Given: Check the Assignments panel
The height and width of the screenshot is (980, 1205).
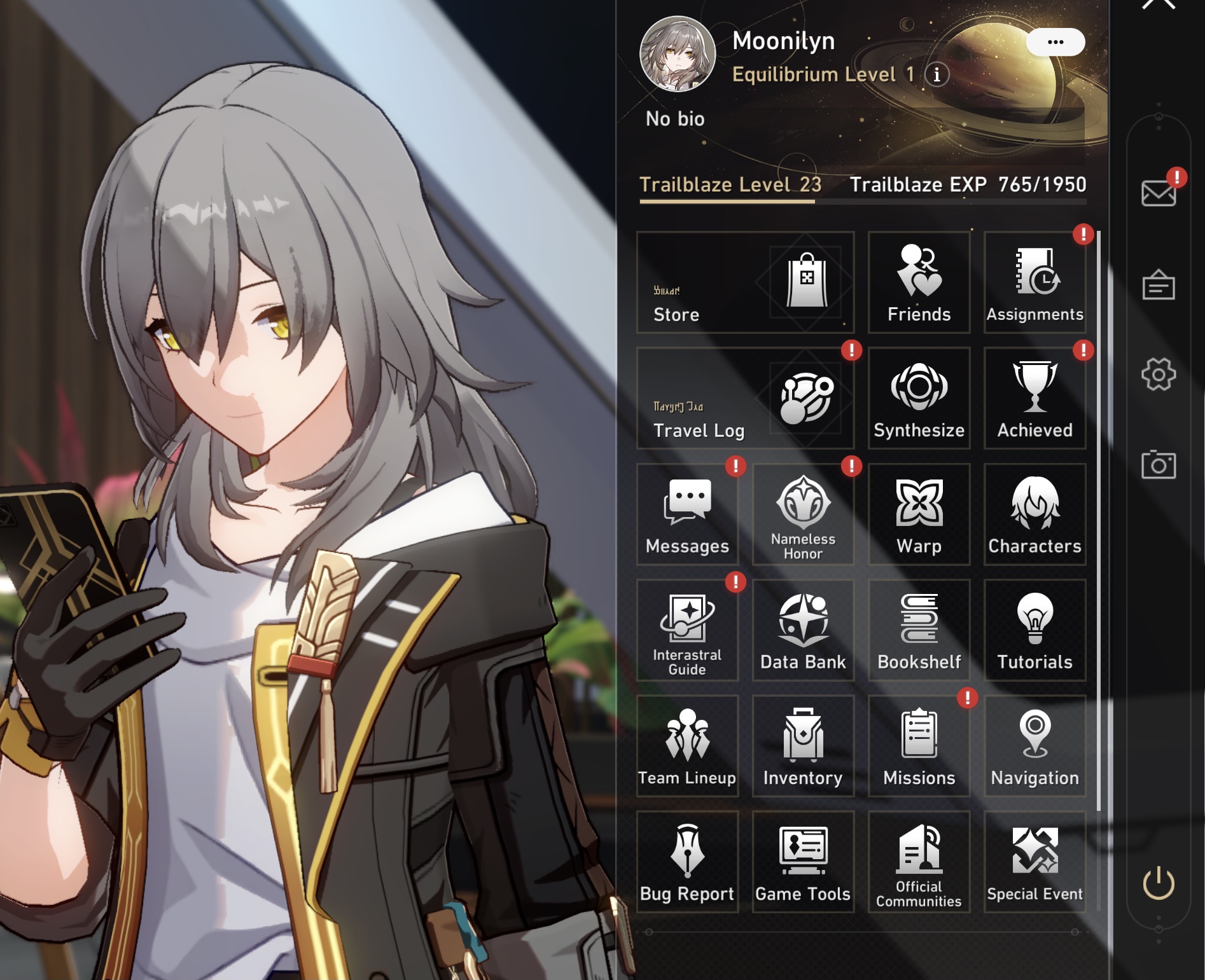Looking at the screenshot, I should (x=1034, y=284).
